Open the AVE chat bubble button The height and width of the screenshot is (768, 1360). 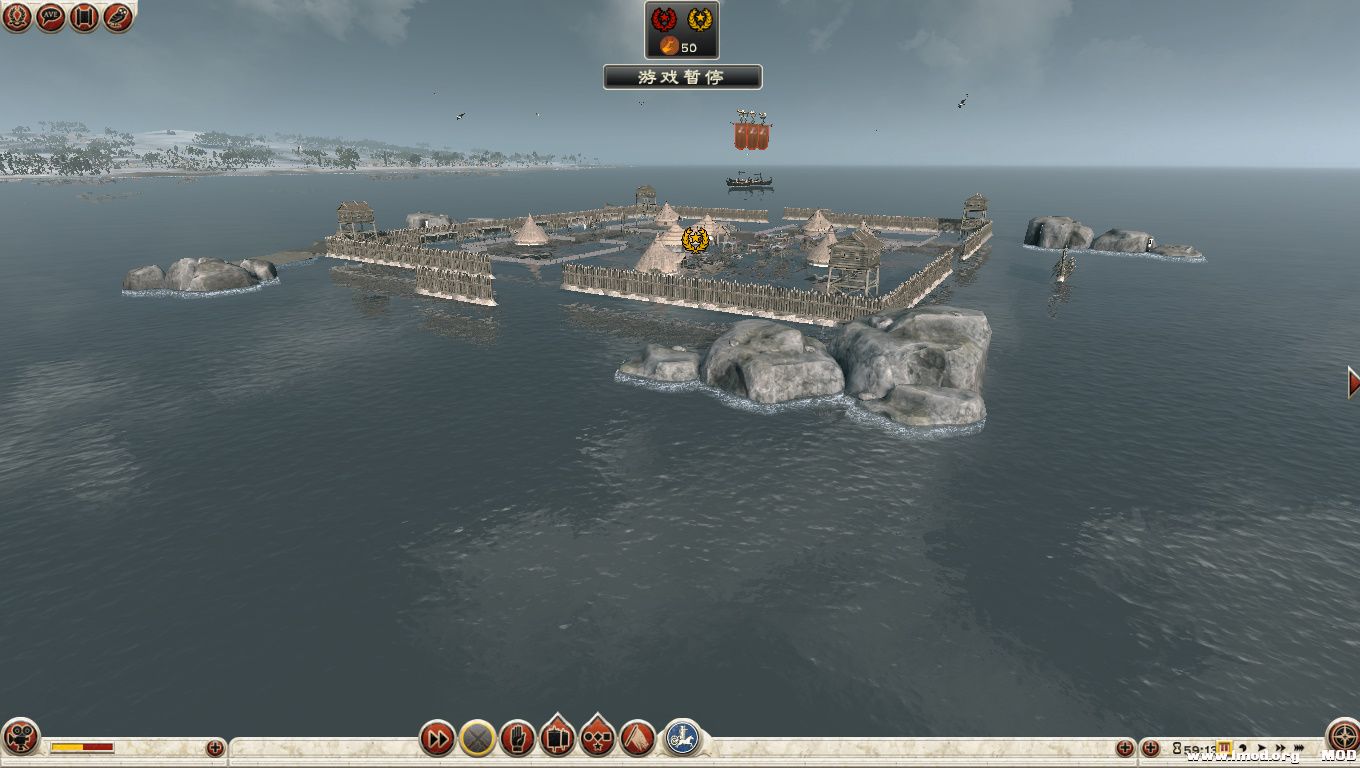click(x=50, y=17)
